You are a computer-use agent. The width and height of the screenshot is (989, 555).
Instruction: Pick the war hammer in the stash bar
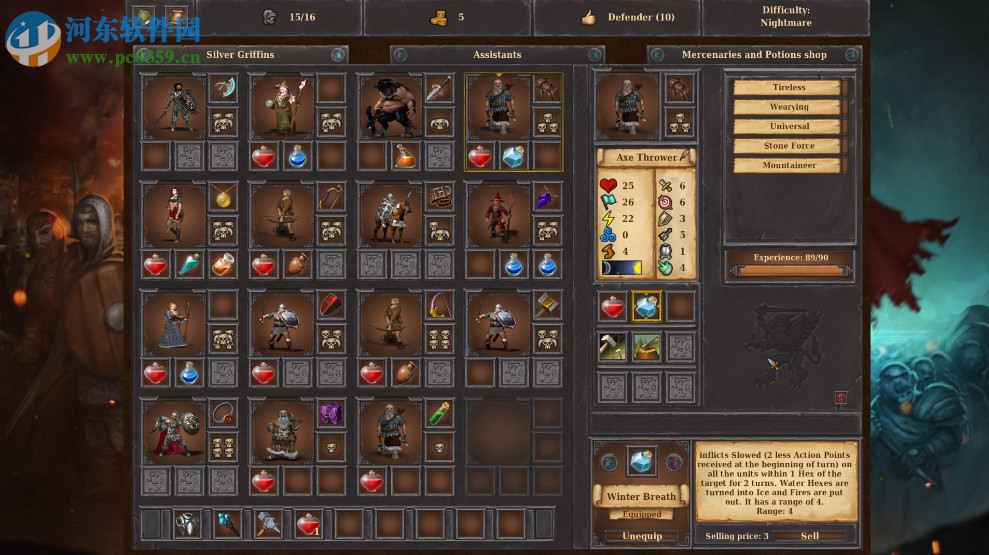pos(269,523)
